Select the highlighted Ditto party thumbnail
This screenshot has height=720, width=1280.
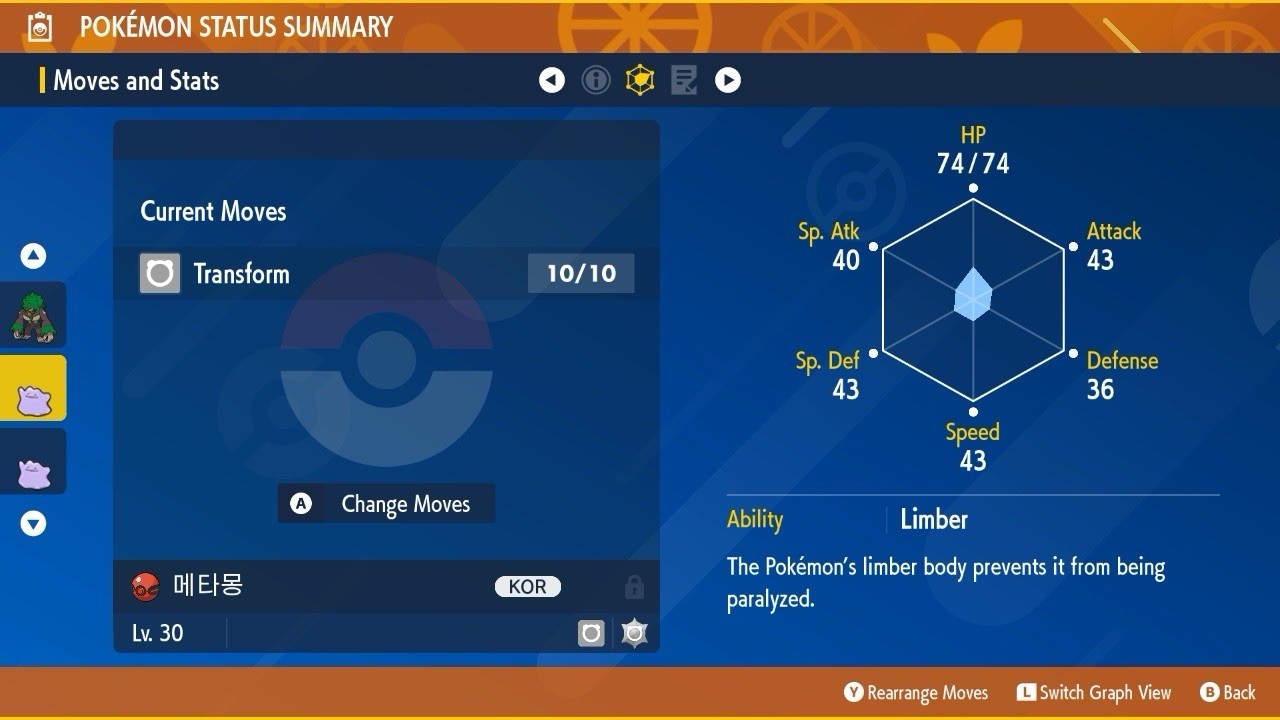coord(33,389)
